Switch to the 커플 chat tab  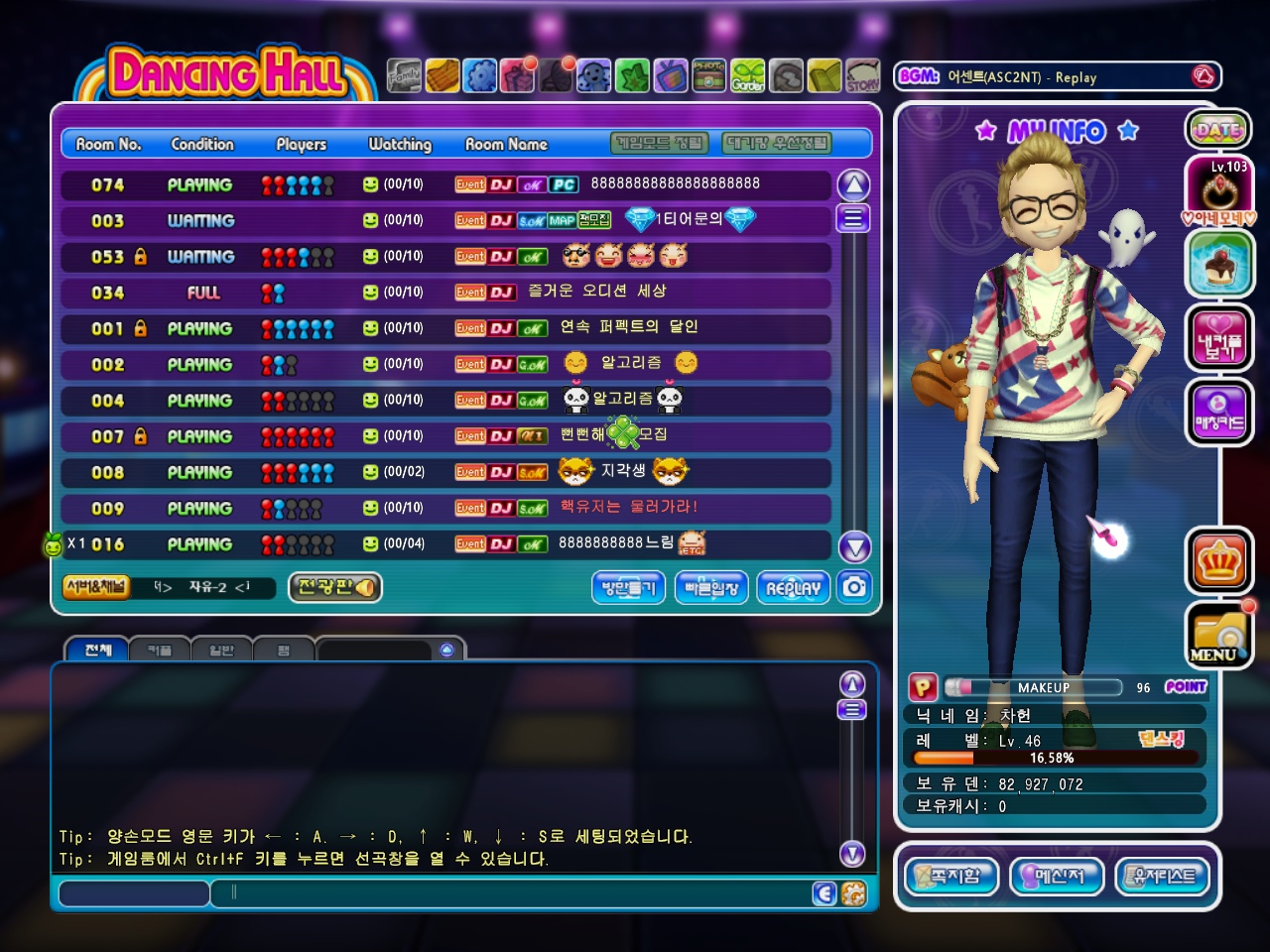click(x=160, y=651)
